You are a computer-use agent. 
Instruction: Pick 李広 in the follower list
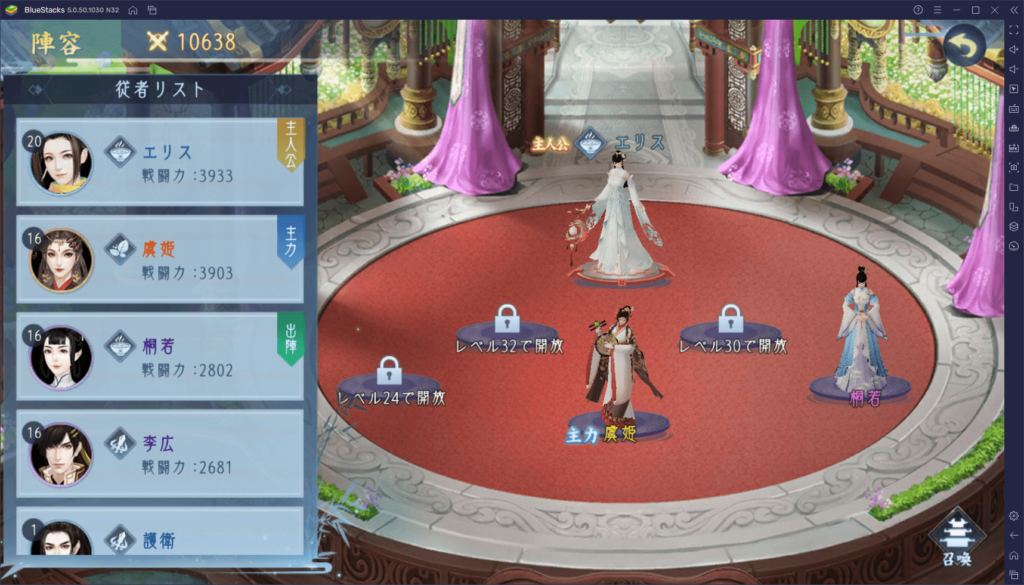click(x=160, y=453)
